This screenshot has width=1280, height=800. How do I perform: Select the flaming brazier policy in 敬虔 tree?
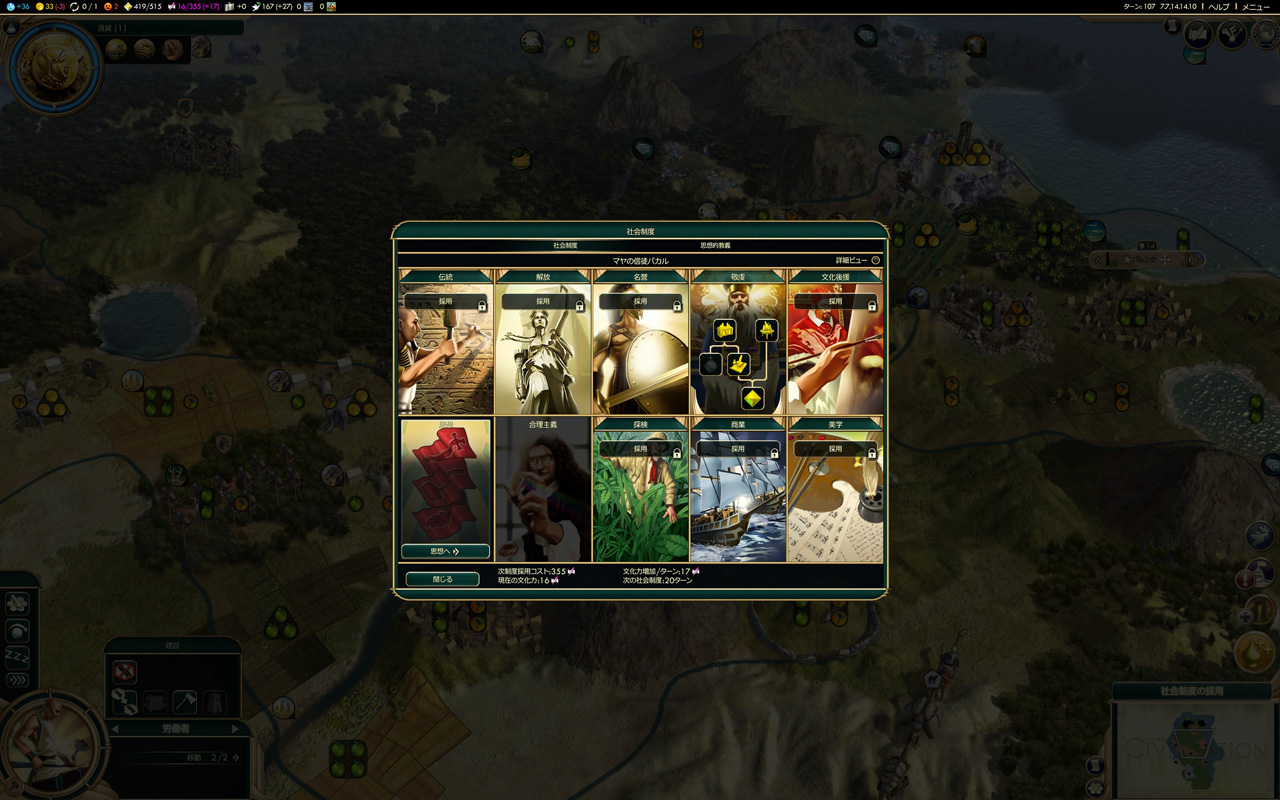tap(767, 329)
